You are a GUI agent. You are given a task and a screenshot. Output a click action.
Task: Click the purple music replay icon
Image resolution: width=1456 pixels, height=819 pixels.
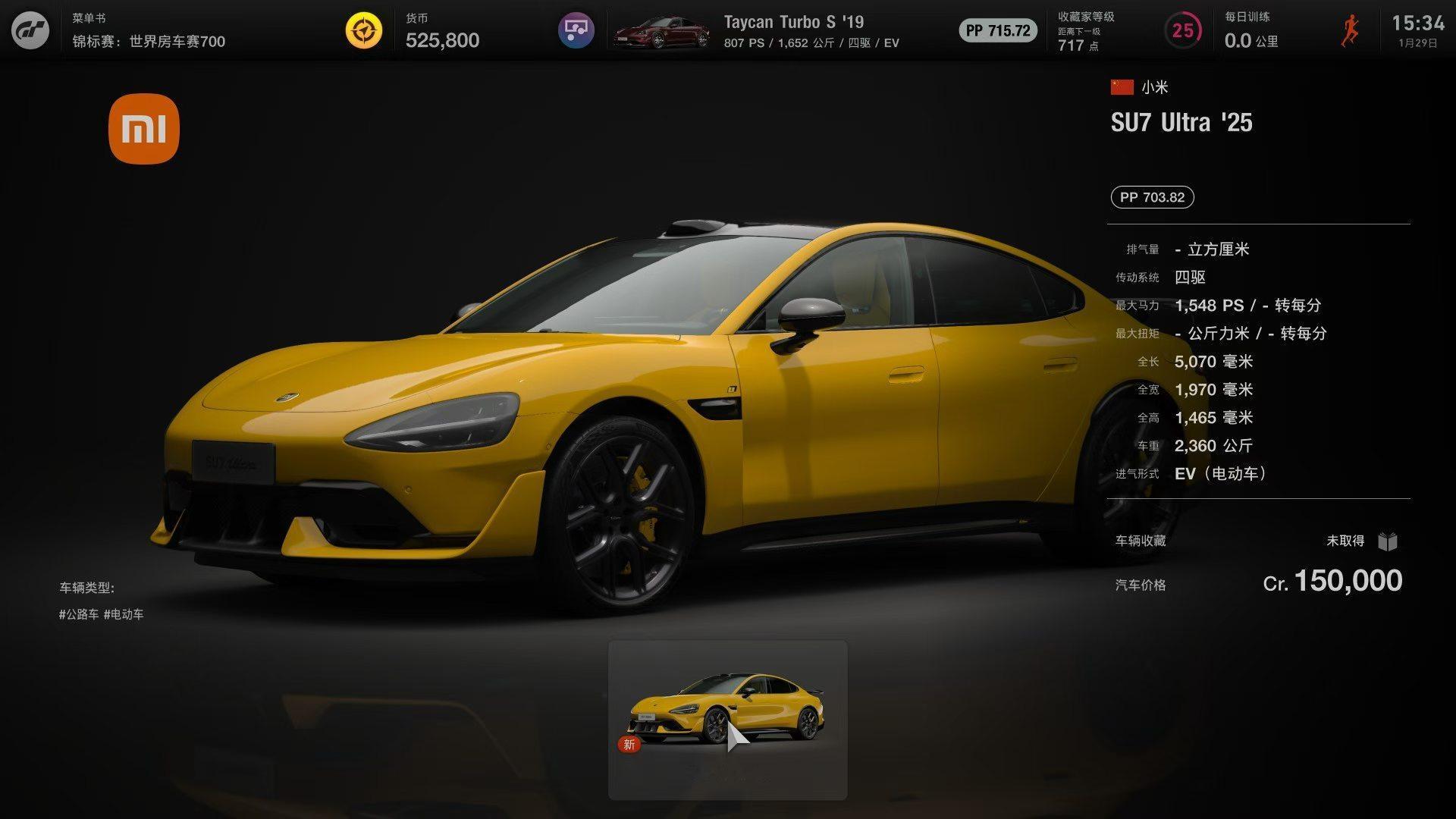pyautogui.click(x=576, y=31)
